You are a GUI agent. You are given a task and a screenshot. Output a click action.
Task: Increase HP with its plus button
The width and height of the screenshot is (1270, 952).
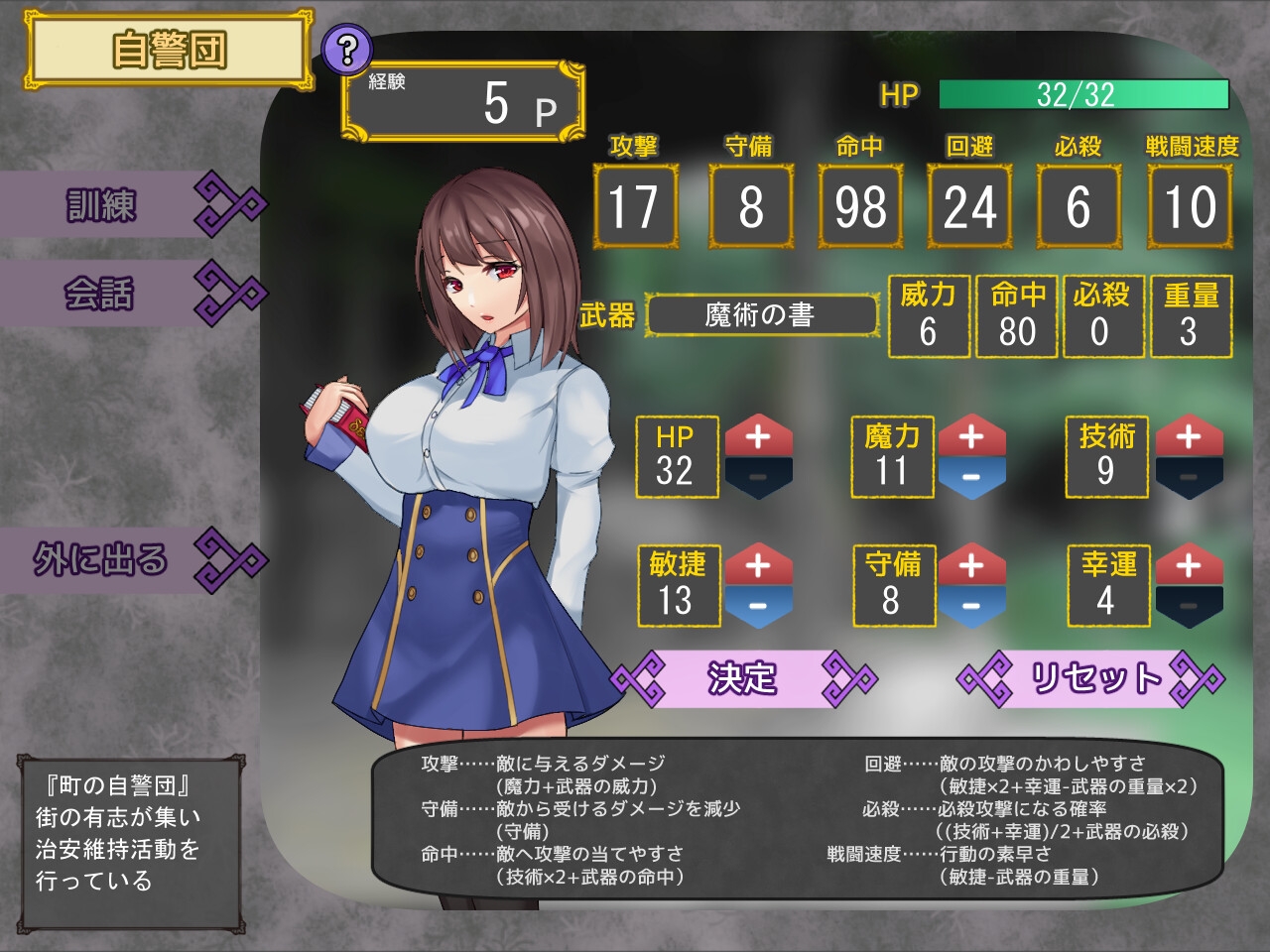(x=758, y=436)
